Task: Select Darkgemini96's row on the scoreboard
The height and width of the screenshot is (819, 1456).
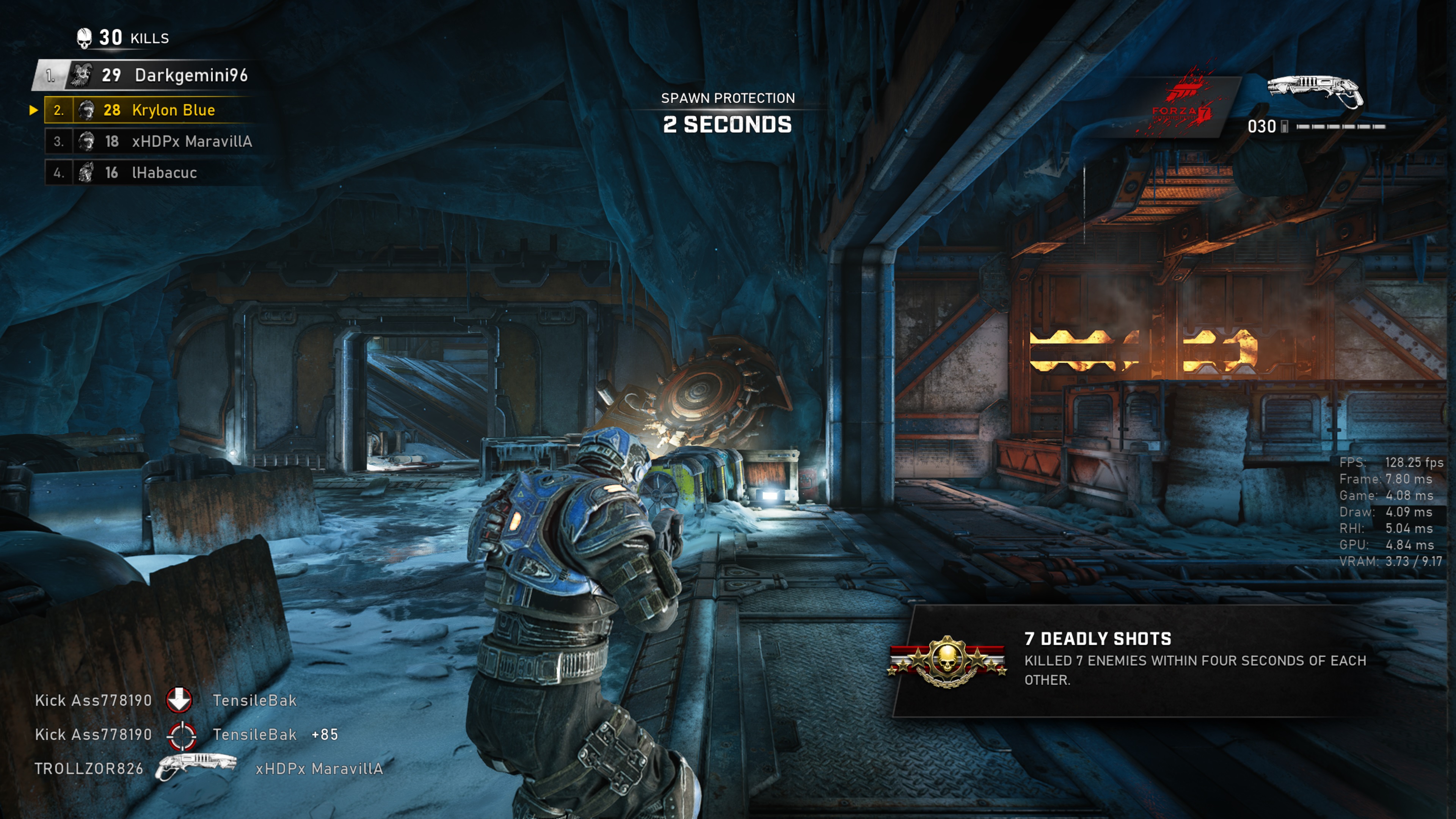Action: click(147, 75)
